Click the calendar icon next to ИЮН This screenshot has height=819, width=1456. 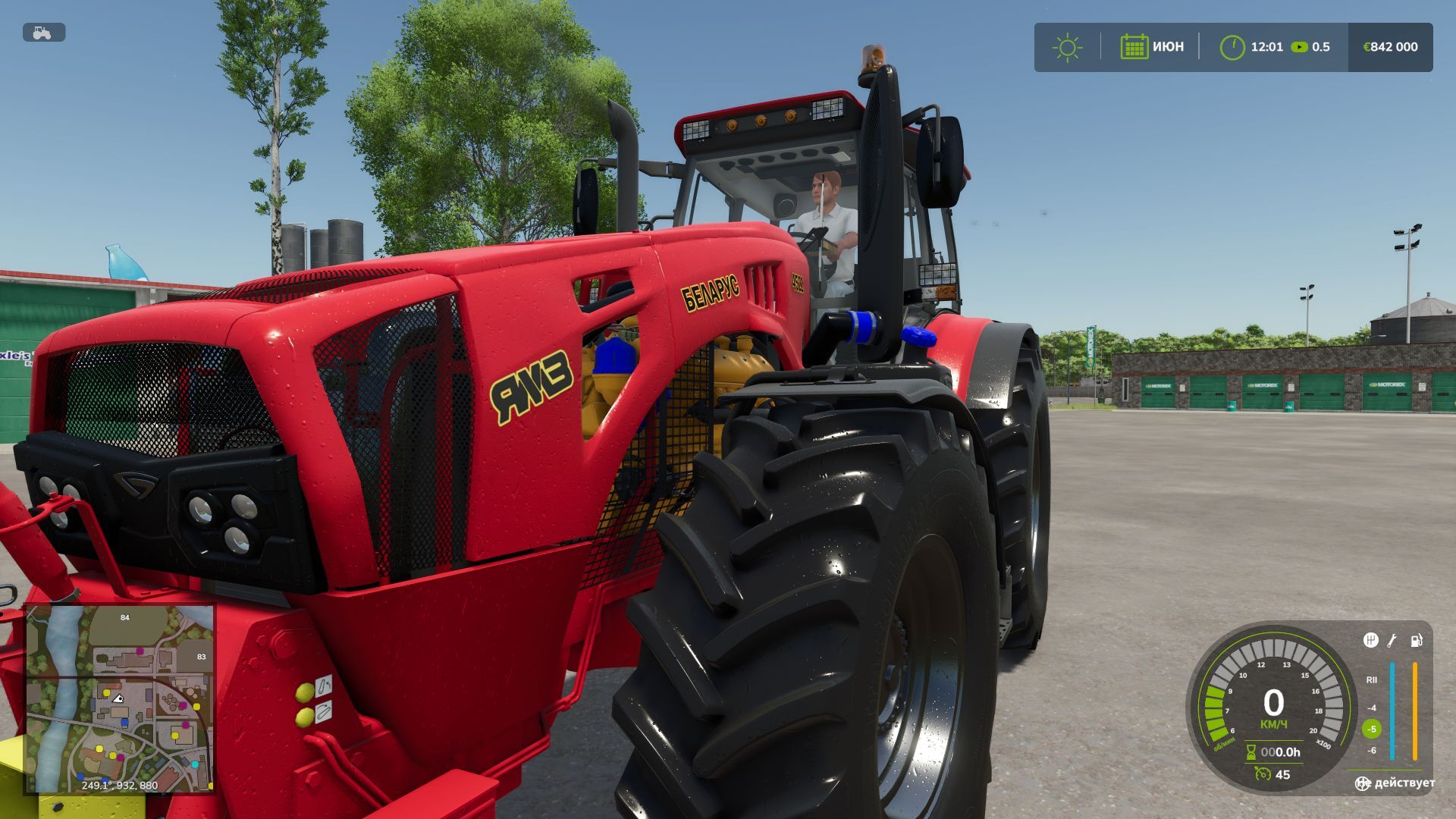tap(1133, 46)
